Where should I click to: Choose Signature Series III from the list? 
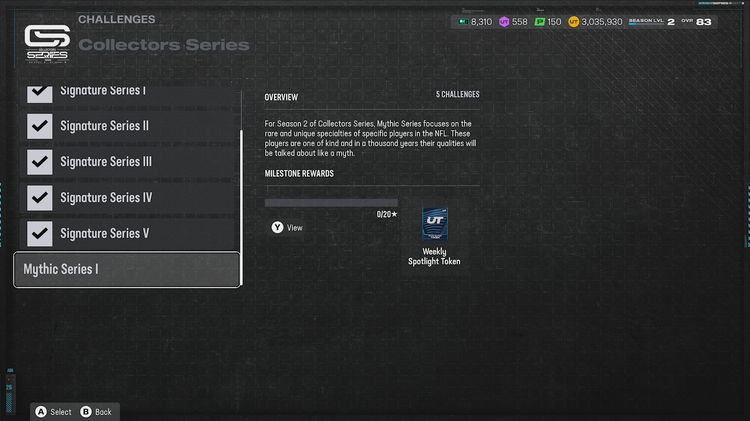127,162
